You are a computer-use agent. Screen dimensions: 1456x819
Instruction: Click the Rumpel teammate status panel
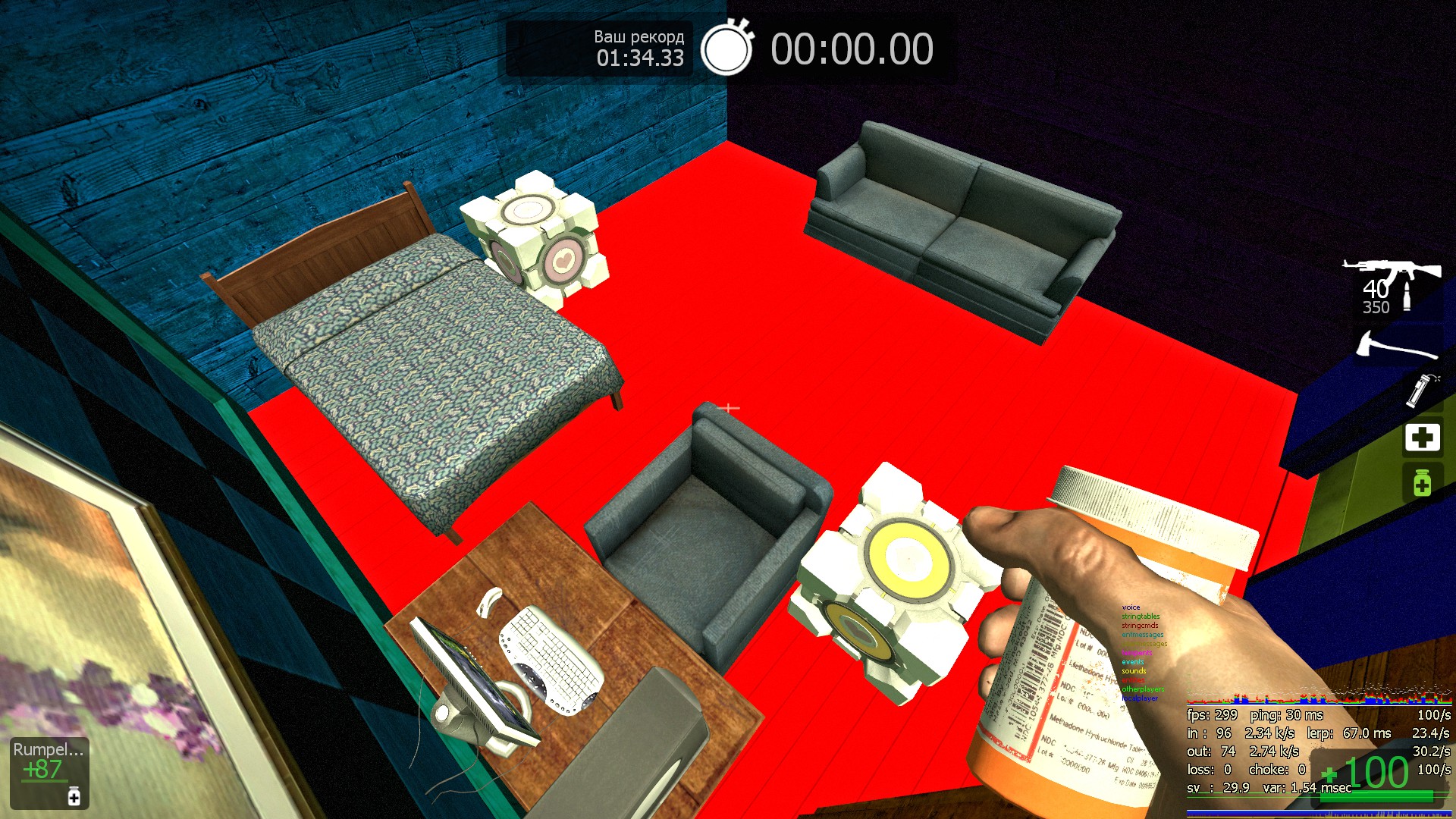pyautogui.click(x=49, y=772)
